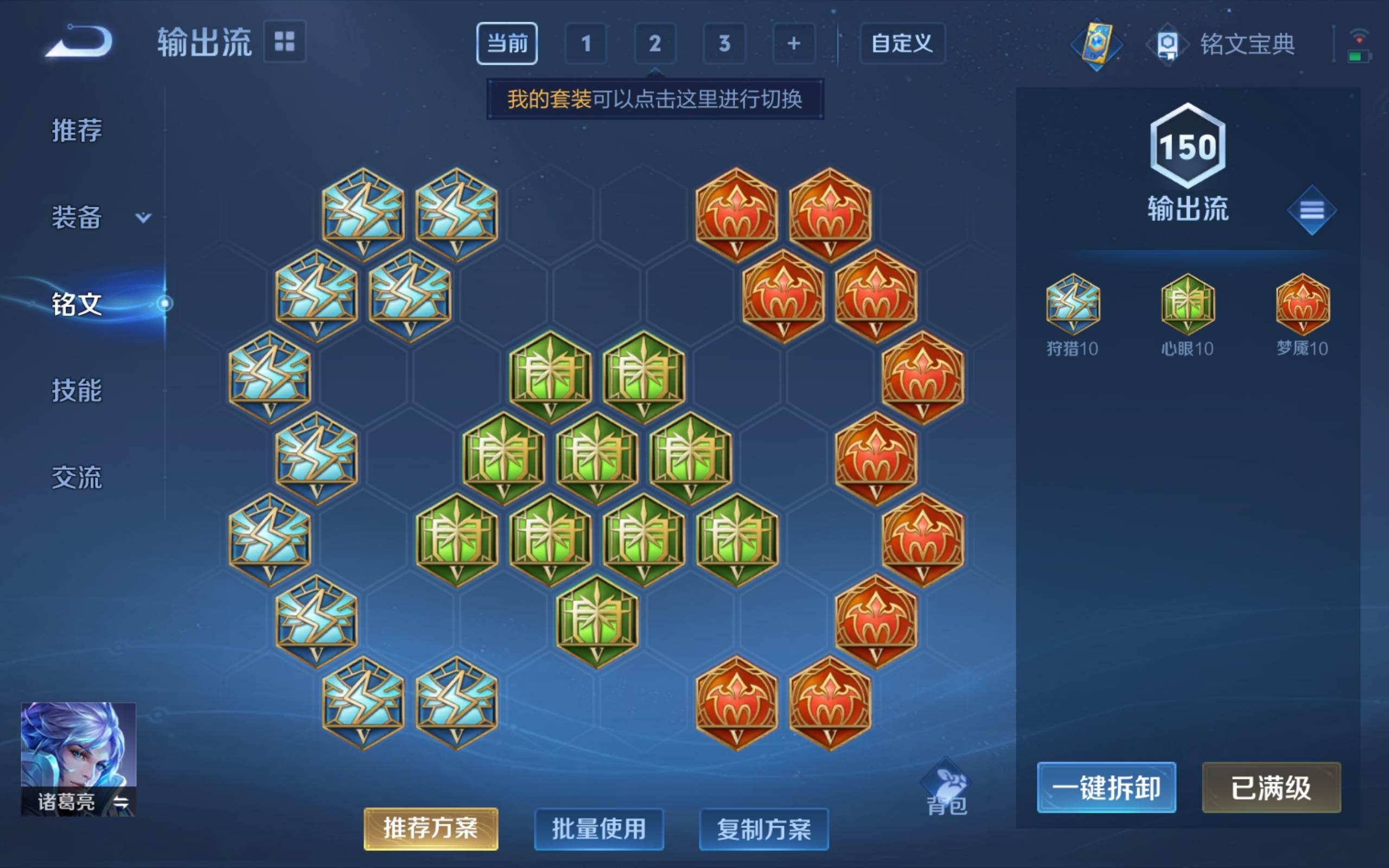Unequip all runes with 一键拆卸
Viewport: 1389px width, 868px height.
tap(1106, 787)
